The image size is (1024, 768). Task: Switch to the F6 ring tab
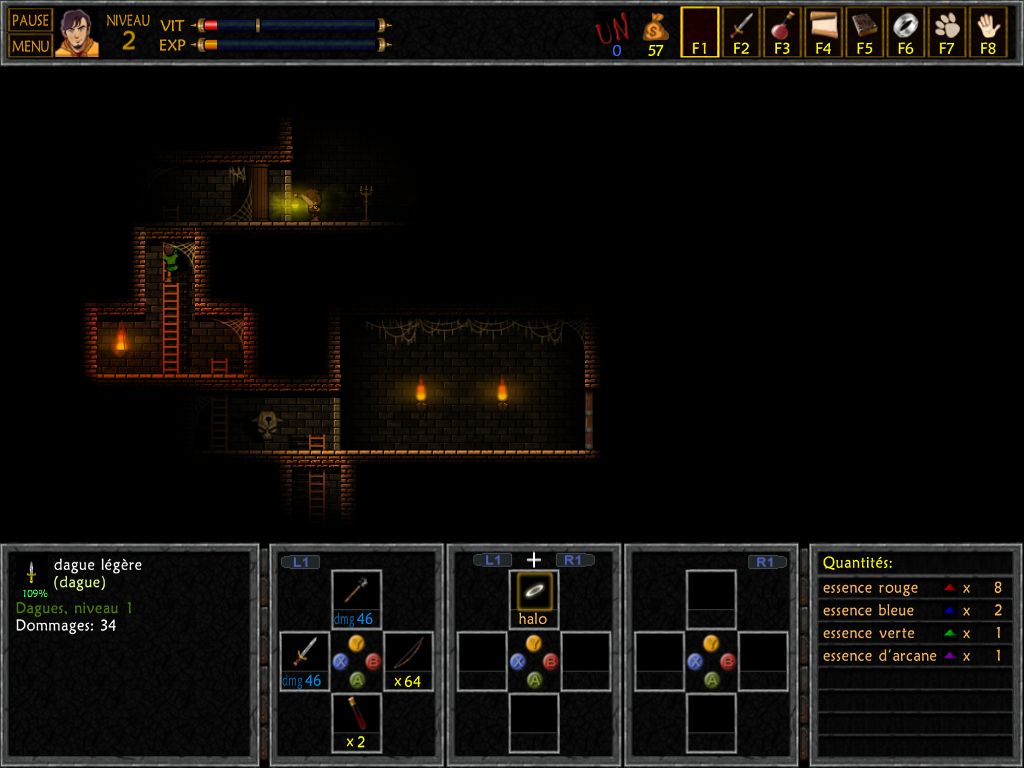(x=905, y=31)
